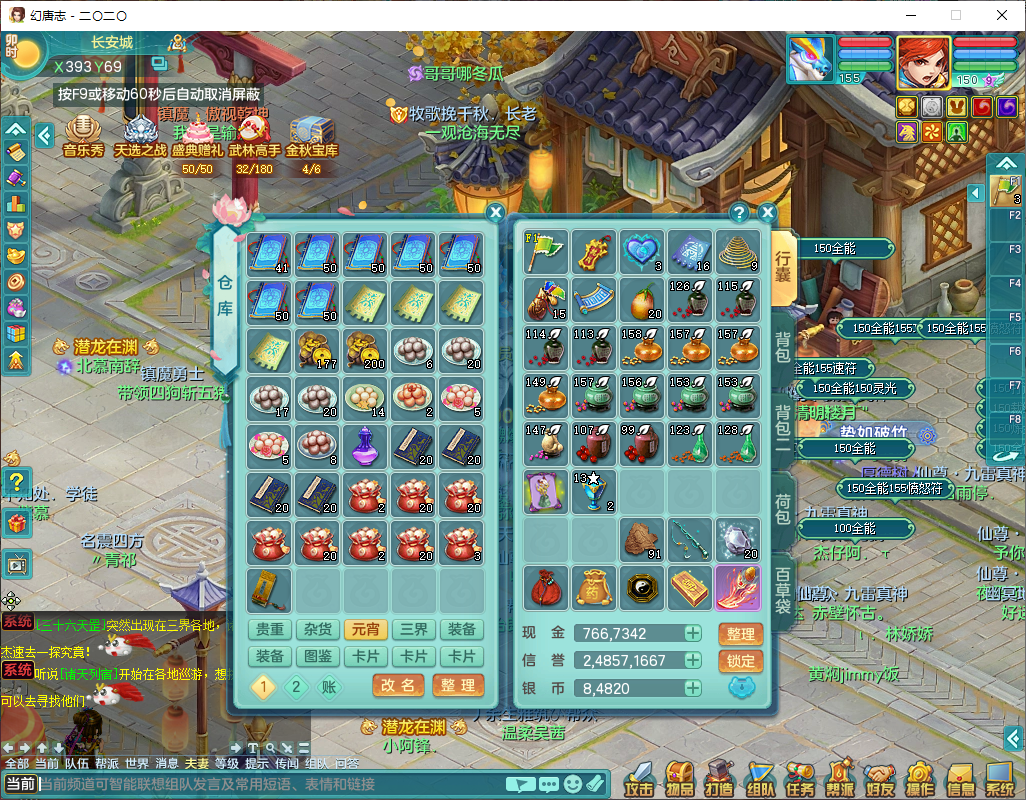Open the 三界 warehouse category
The image size is (1026, 800).
click(414, 630)
